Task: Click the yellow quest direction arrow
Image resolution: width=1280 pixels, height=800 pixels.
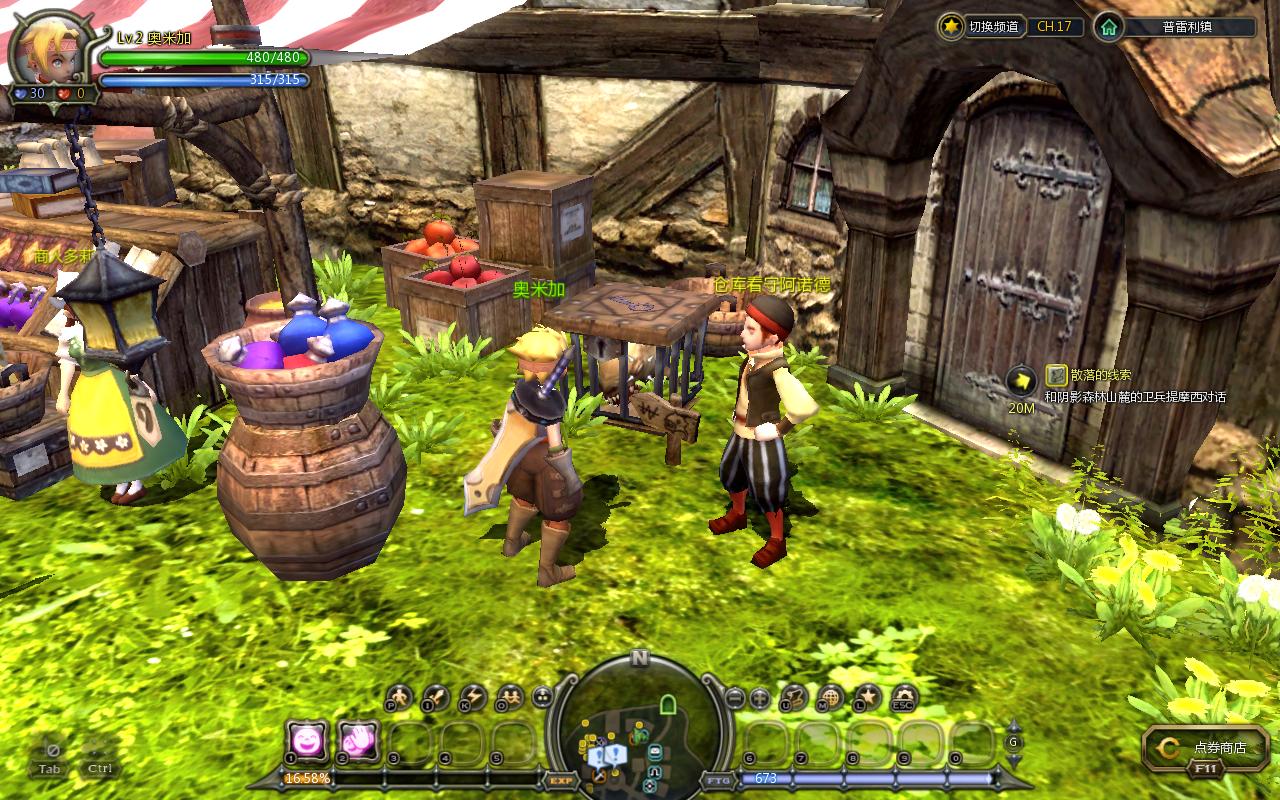Action: [1020, 380]
